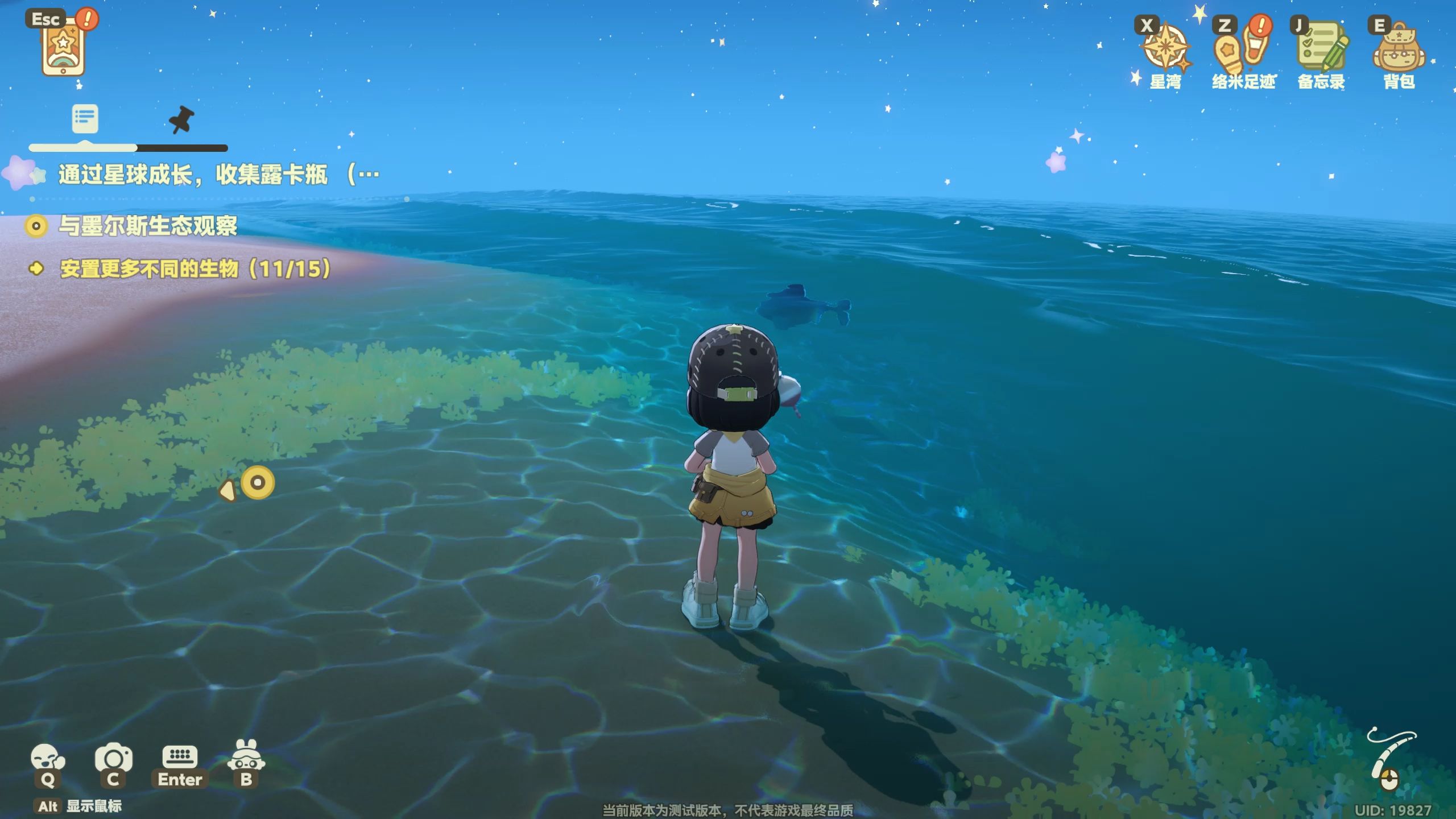This screenshot has width=1456, height=819.
Task: Open the 背包 backpack
Action: point(1399,52)
